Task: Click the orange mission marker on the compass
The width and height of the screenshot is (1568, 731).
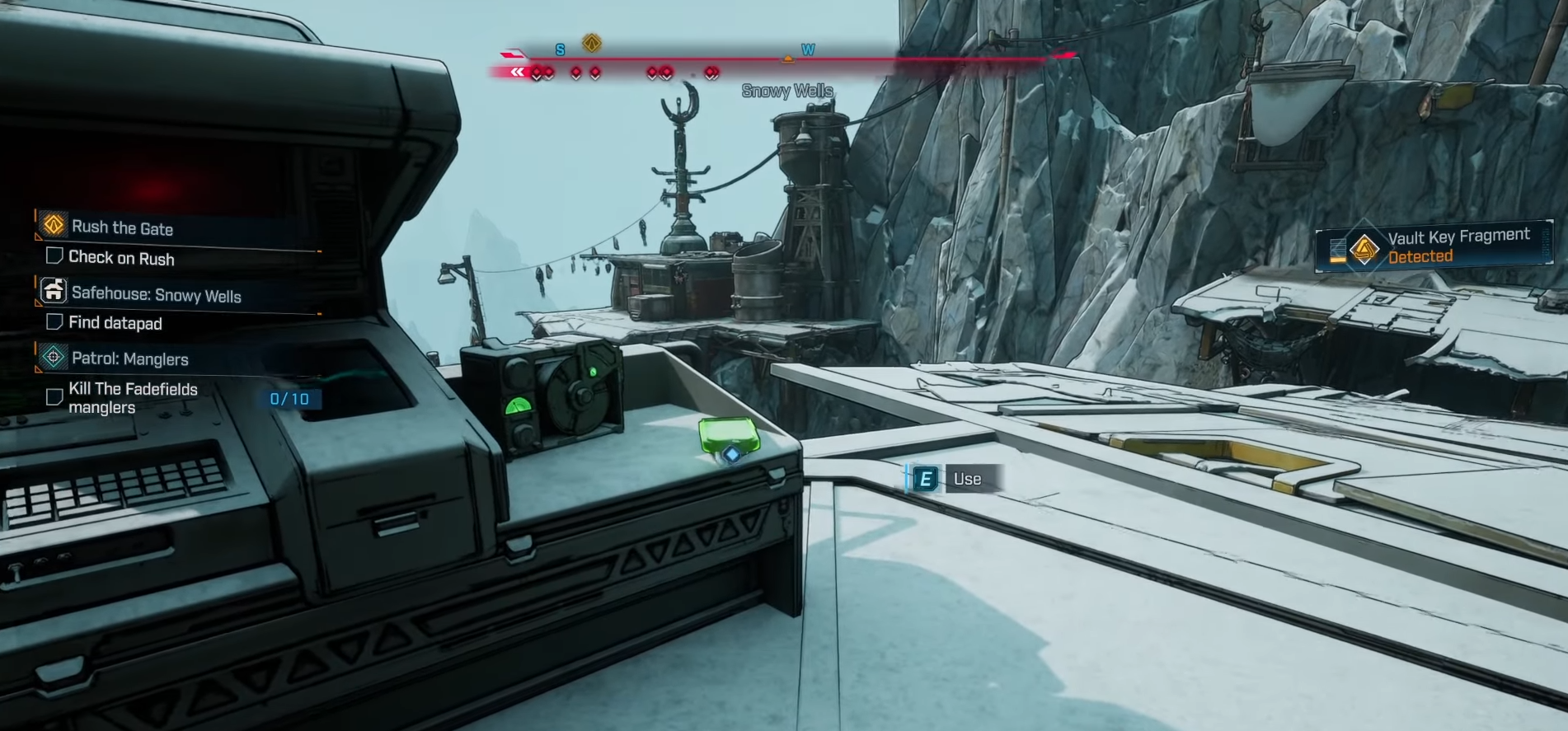Action: pyautogui.click(x=591, y=43)
